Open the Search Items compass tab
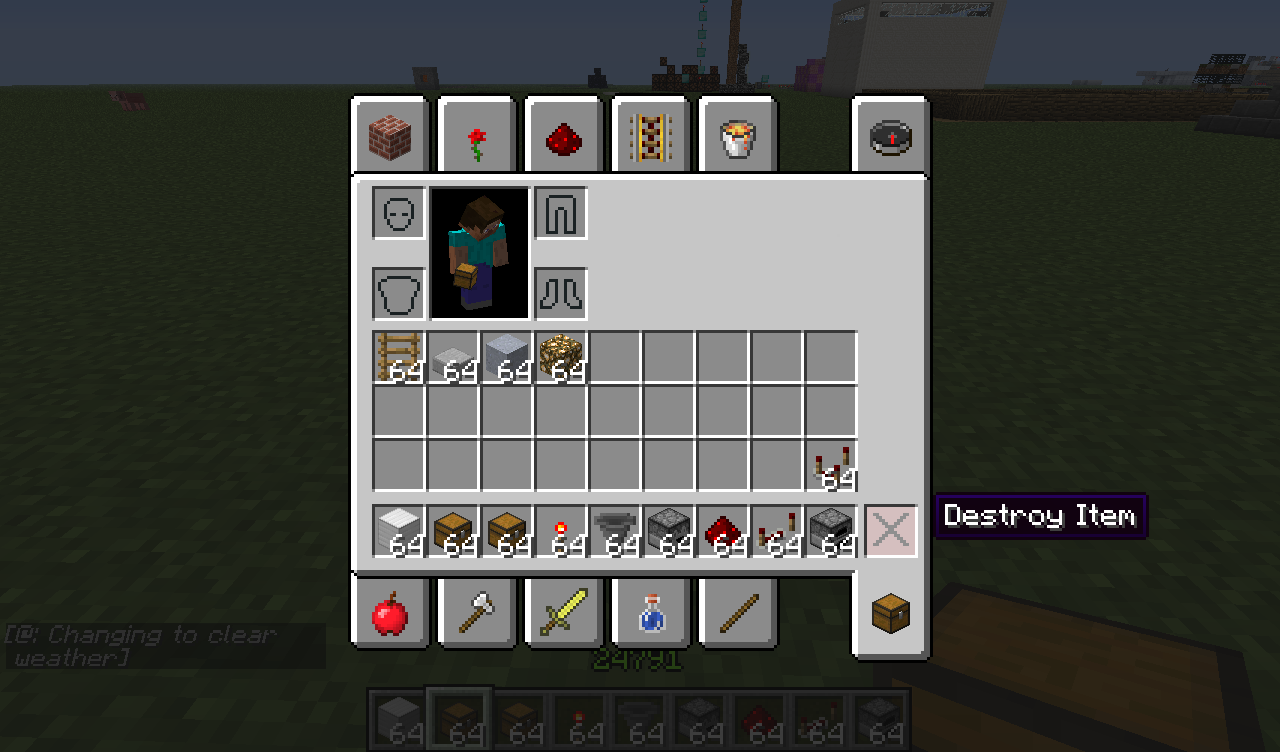 pos(889,136)
